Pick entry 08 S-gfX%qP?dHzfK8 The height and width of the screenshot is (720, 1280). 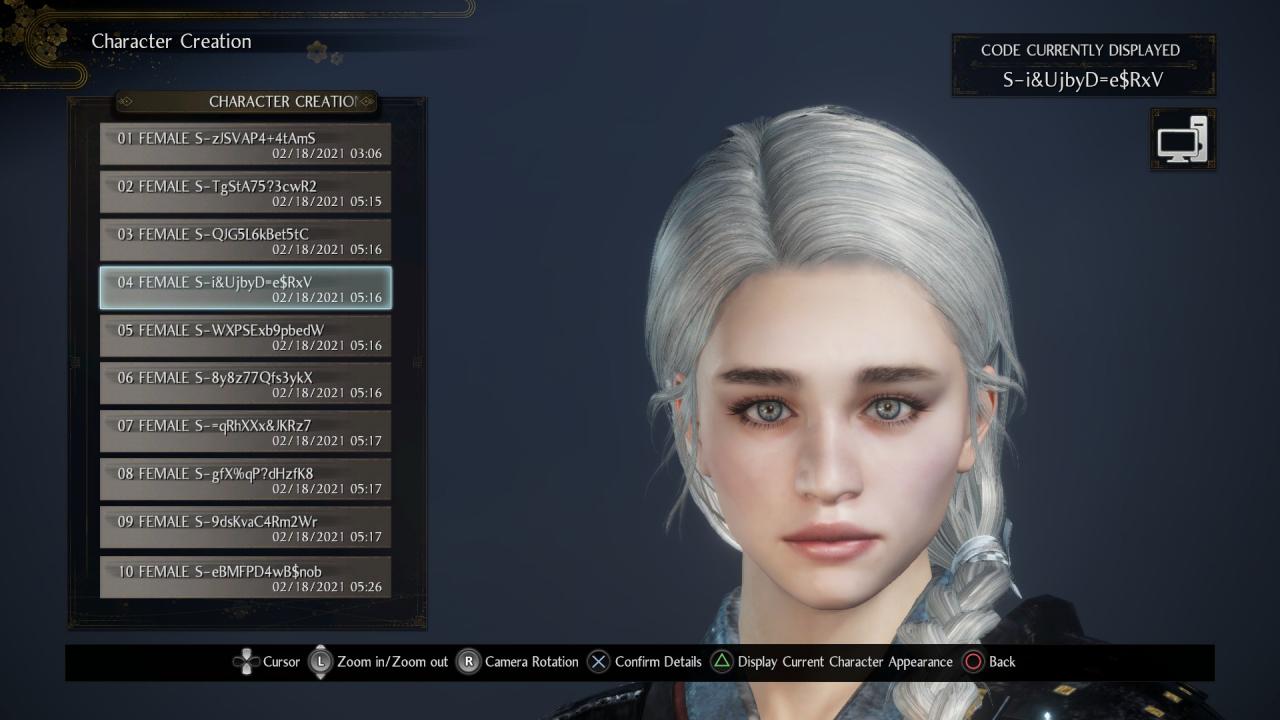245,481
